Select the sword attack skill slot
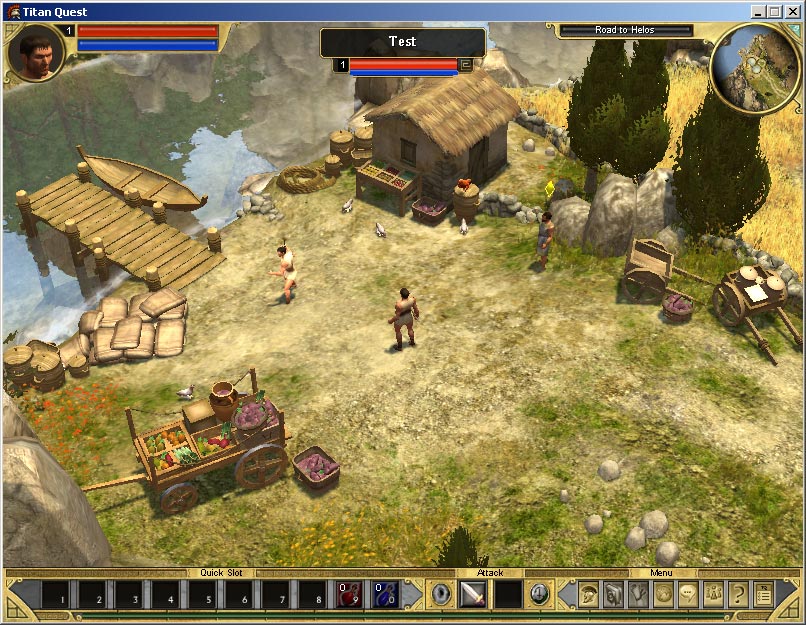The width and height of the screenshot is (806, 625). 472,594
